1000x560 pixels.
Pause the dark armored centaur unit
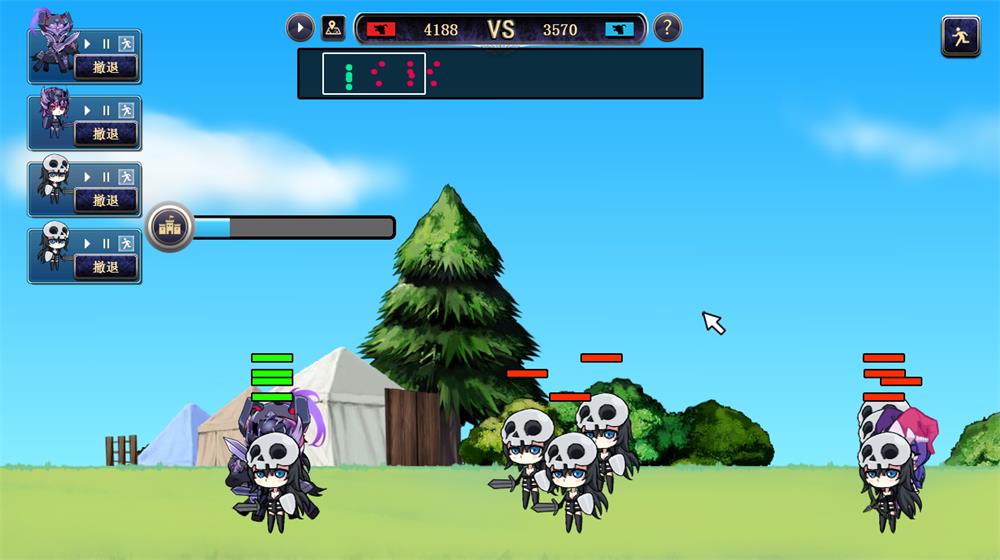coord(106,44)
